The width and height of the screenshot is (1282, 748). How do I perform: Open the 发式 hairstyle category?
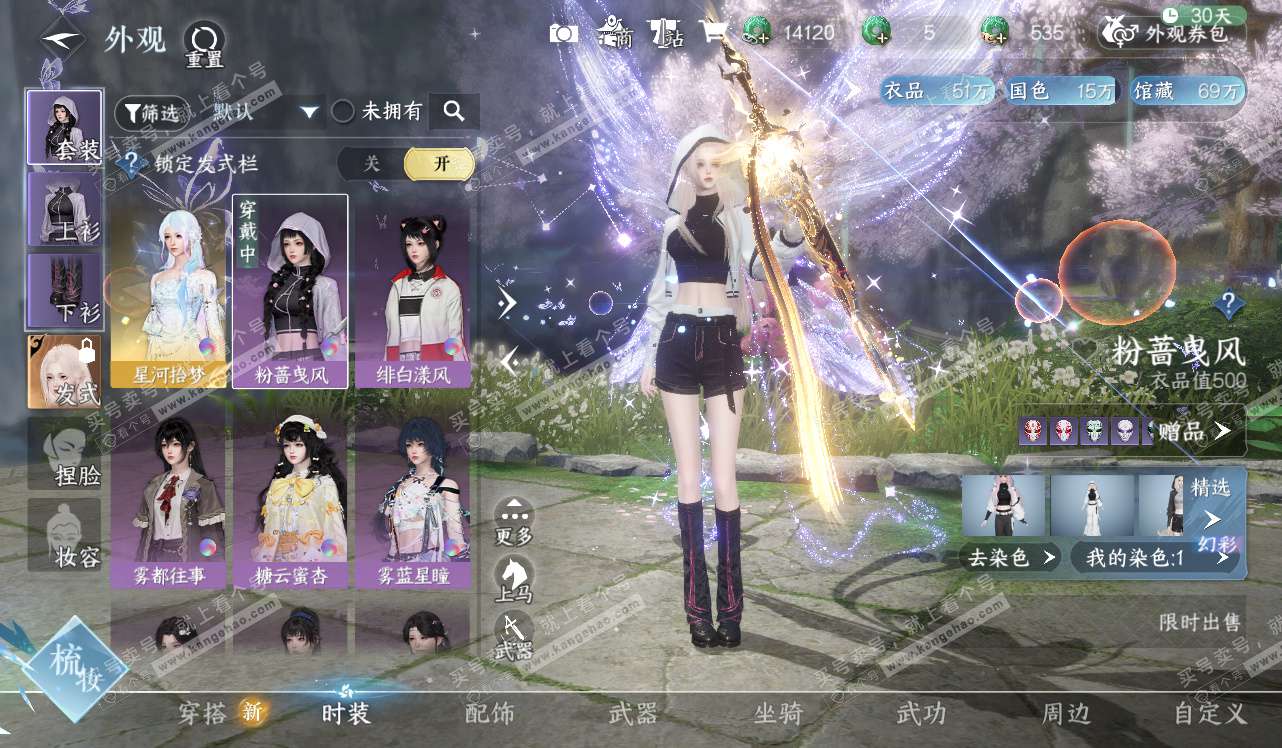coord(64,372)
